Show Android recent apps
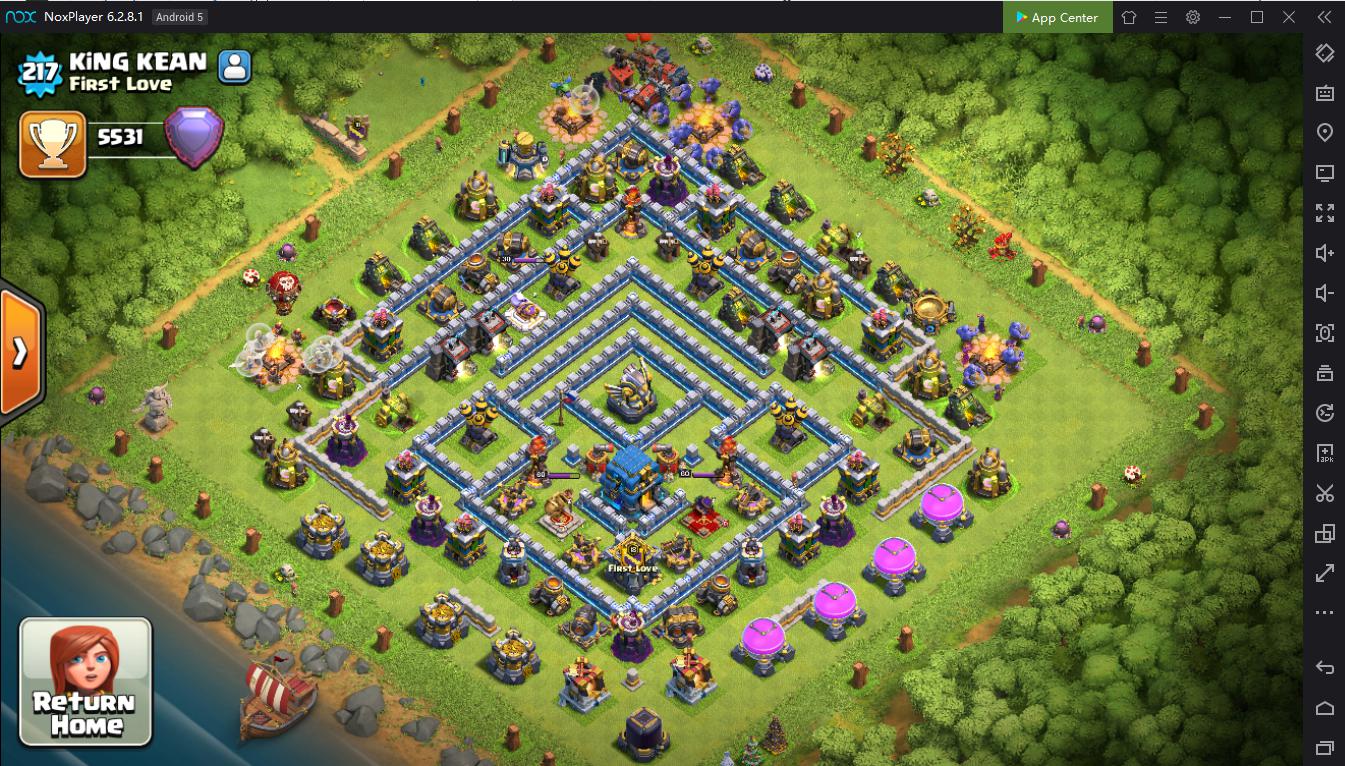Screen dimensions: 1345x766 [x=1325, y=747]
